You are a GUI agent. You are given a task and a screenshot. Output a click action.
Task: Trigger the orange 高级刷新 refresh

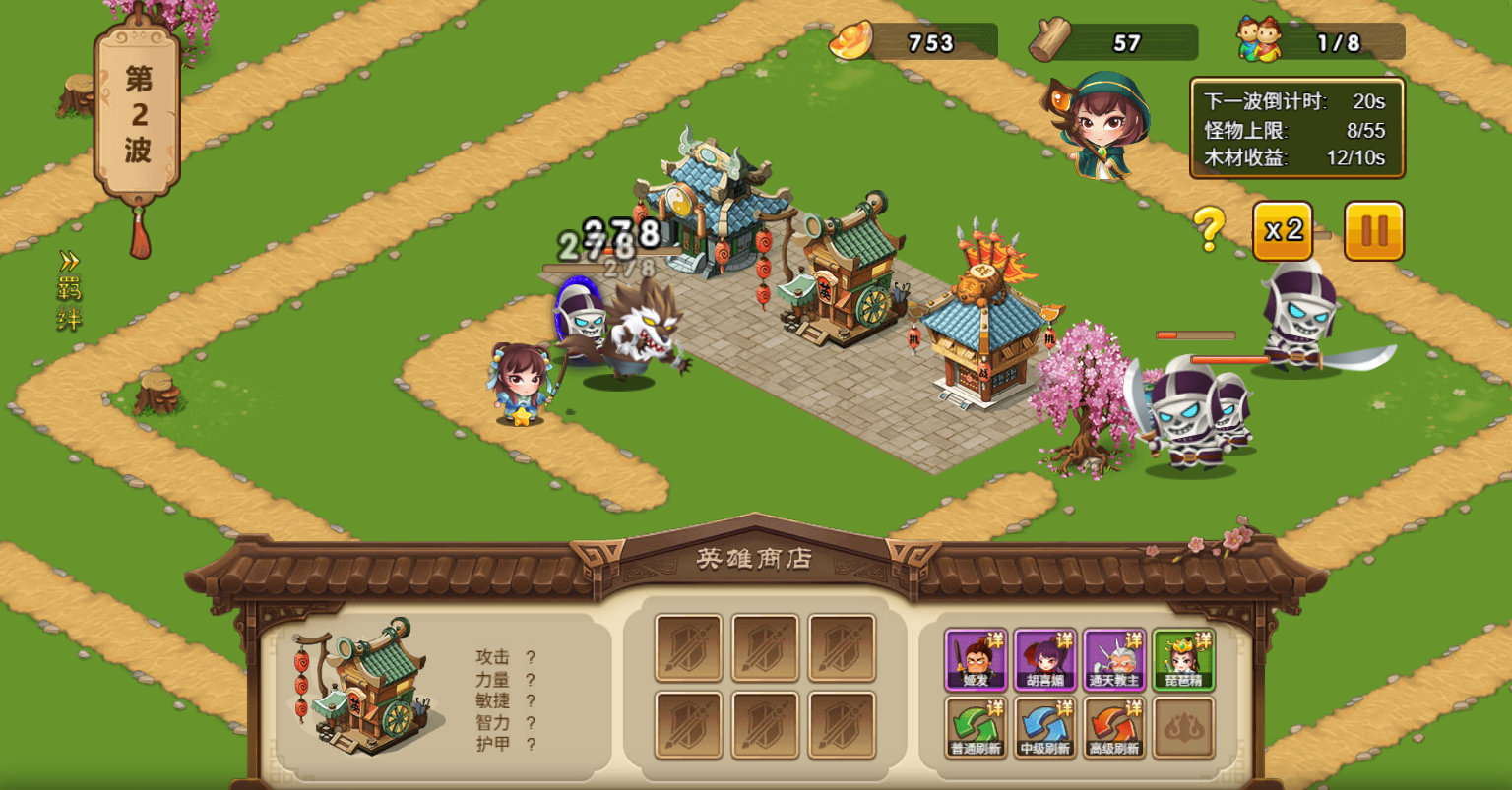click(x=1114, y=728)
